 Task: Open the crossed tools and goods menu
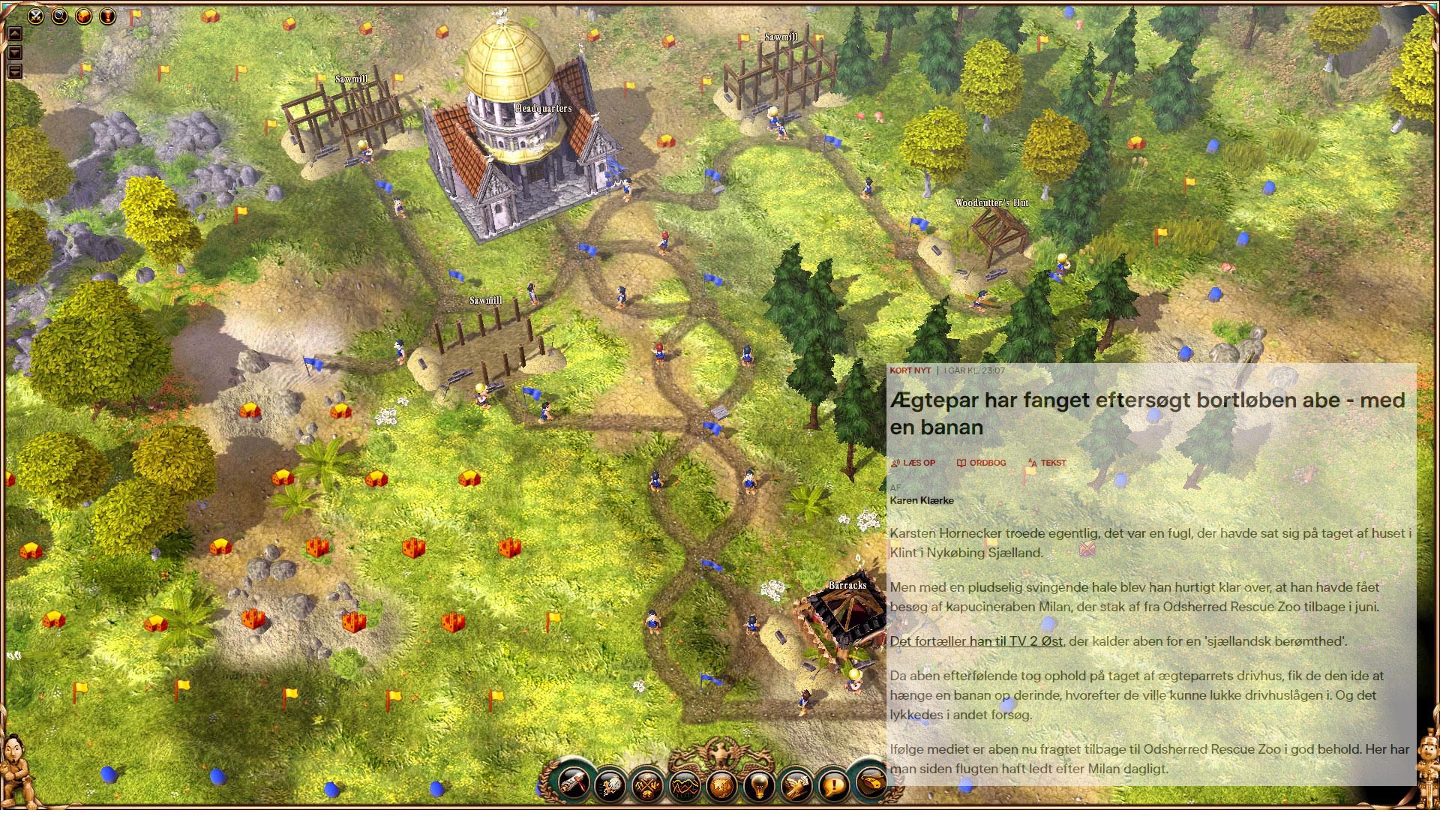pyautogui.click(x=647, y=787)
